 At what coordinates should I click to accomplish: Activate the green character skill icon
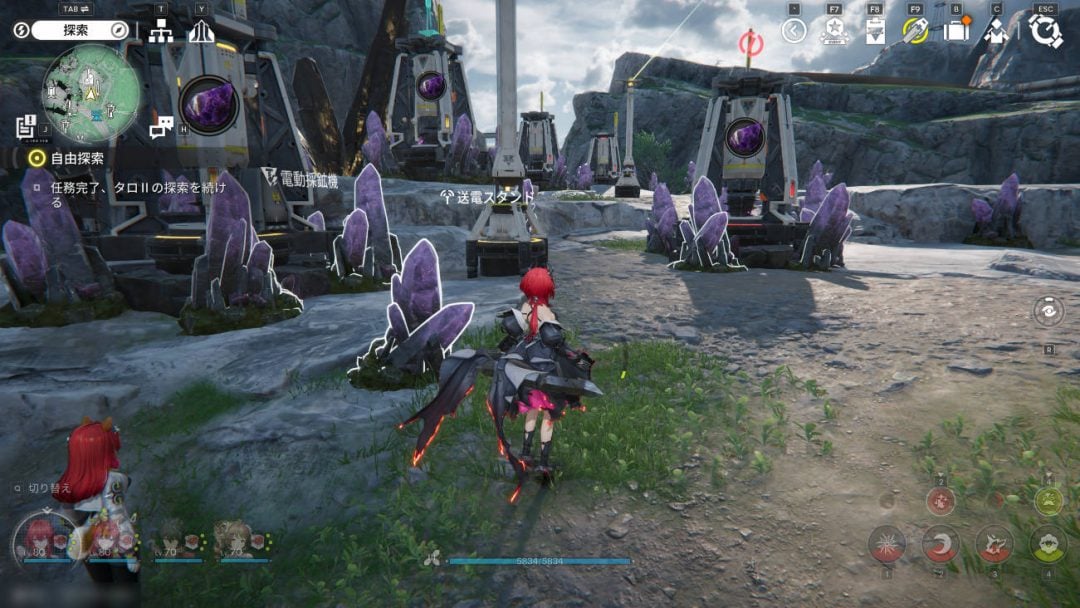tap(1048, 544)
